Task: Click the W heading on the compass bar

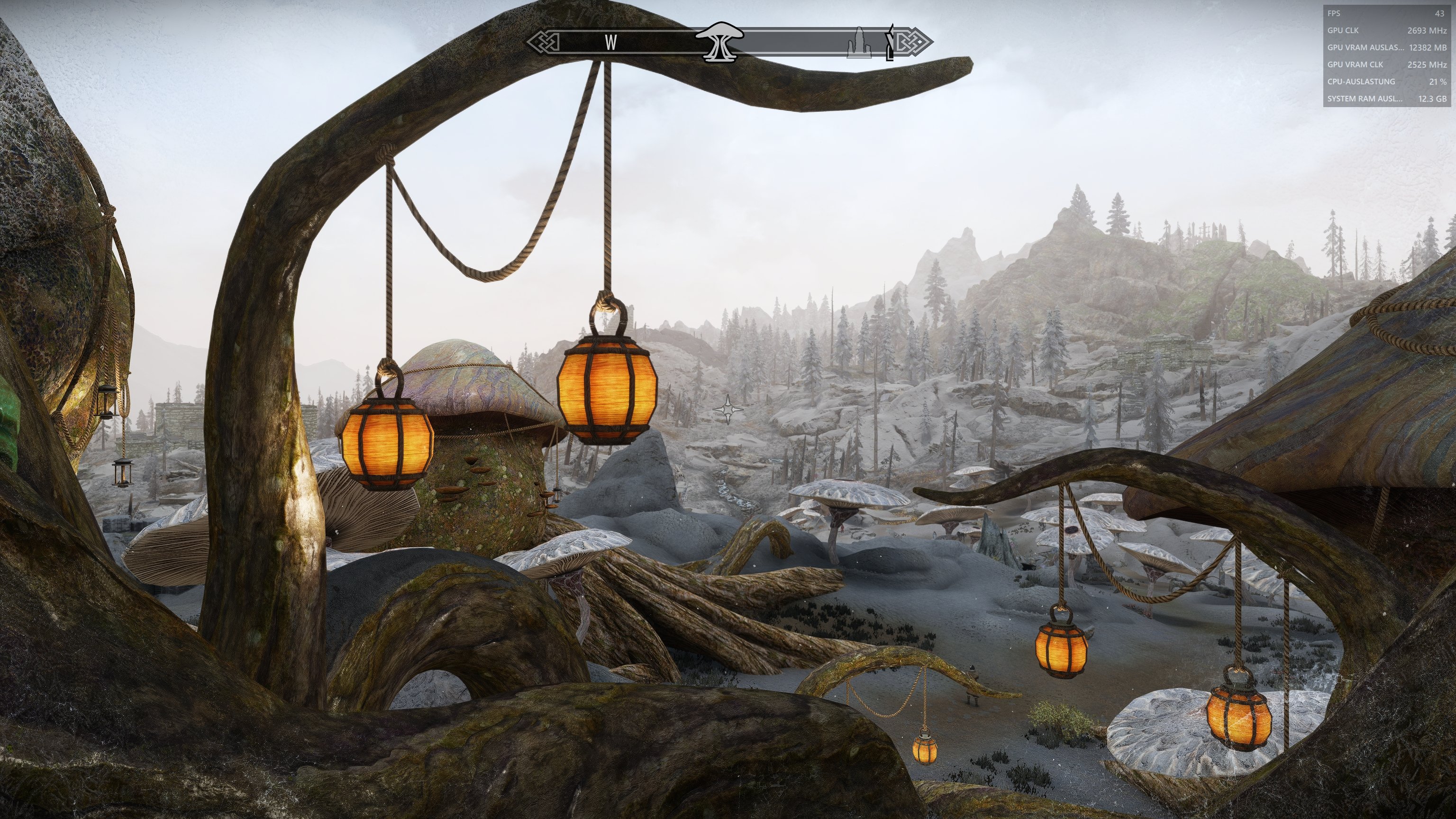Action: click(x=610, y=42)
